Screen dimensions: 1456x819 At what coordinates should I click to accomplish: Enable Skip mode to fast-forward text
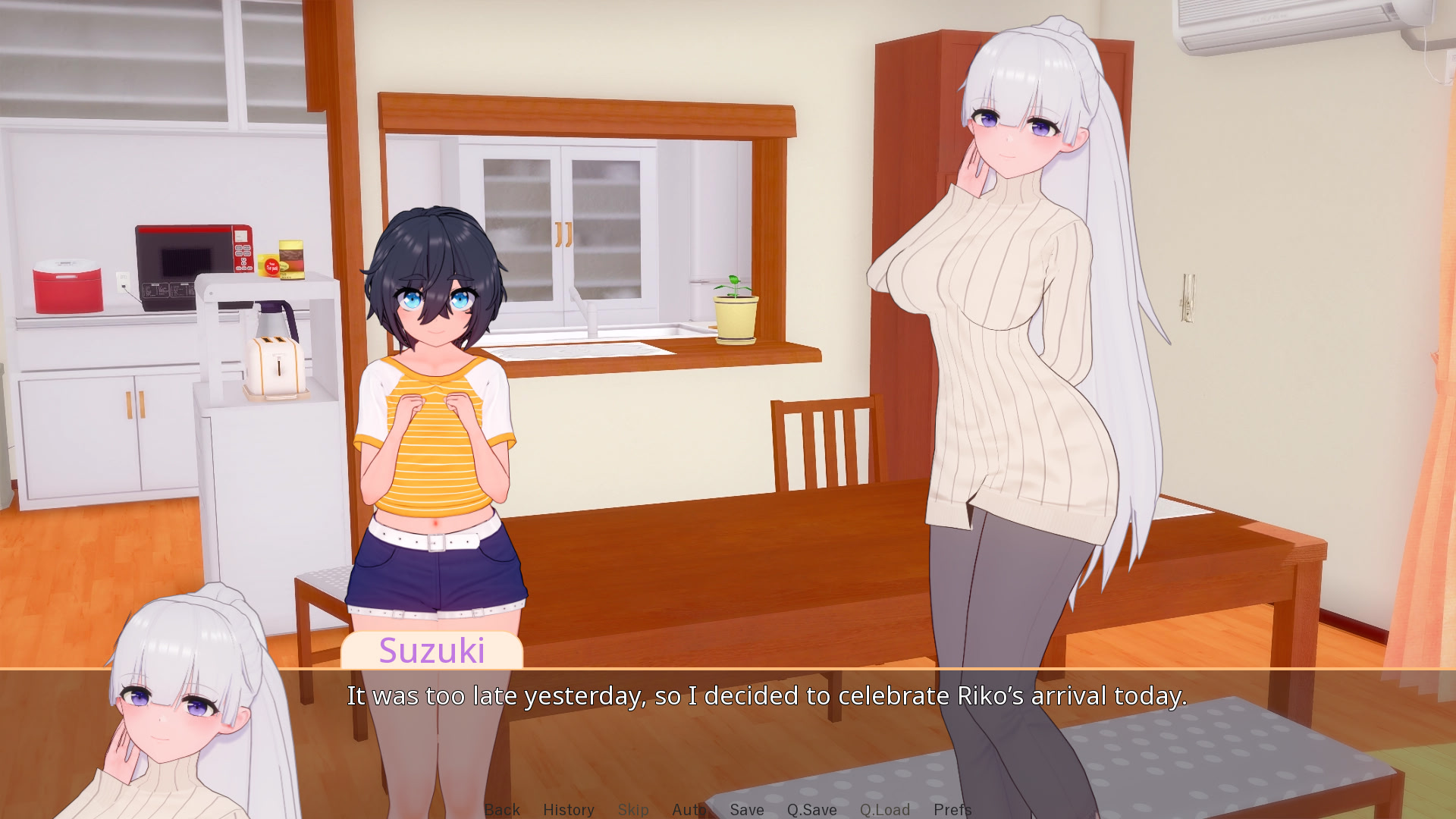[x=633, y=809]
